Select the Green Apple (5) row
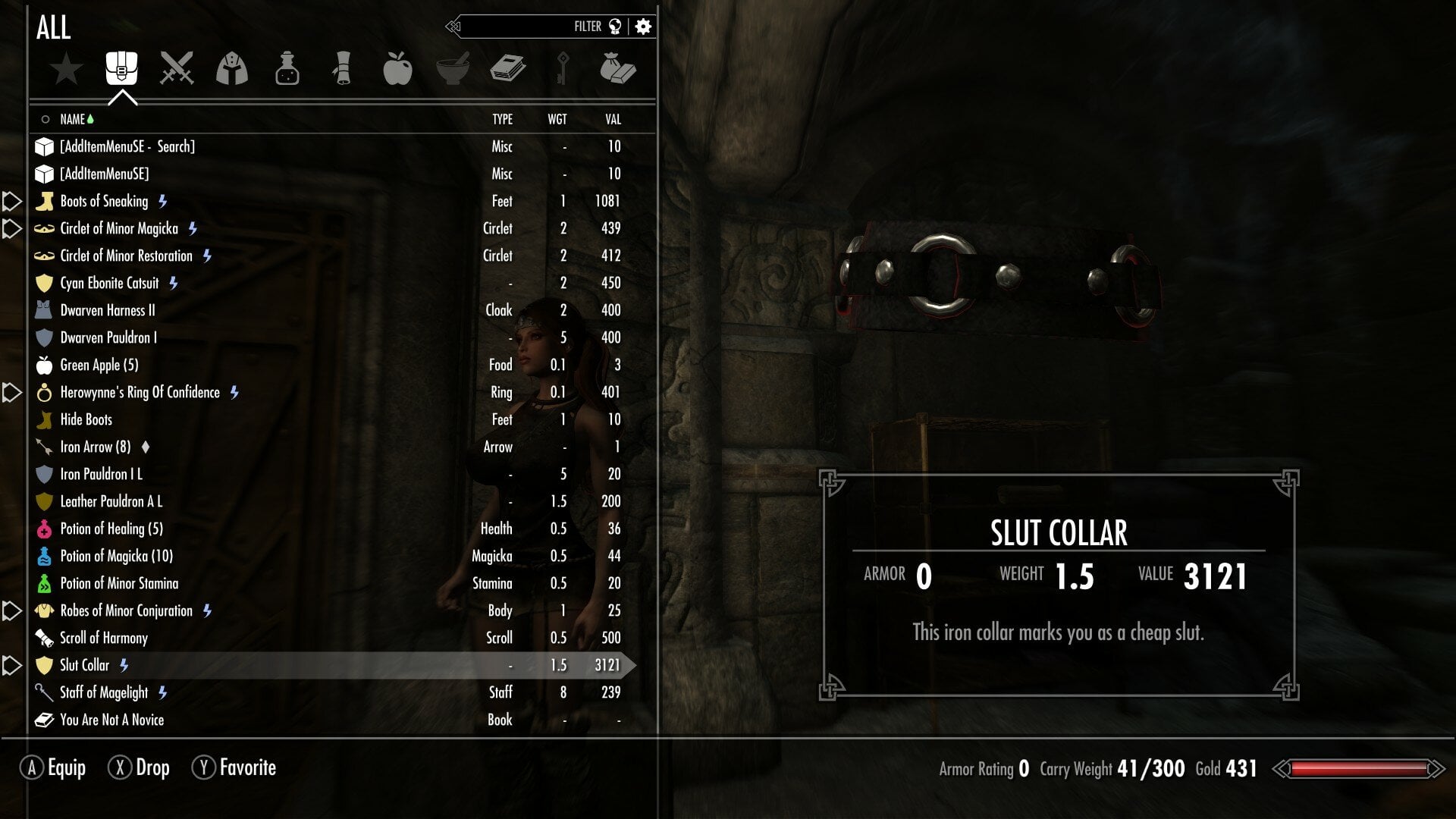This screenshot has width=1456, height=819. pos(99,365)
